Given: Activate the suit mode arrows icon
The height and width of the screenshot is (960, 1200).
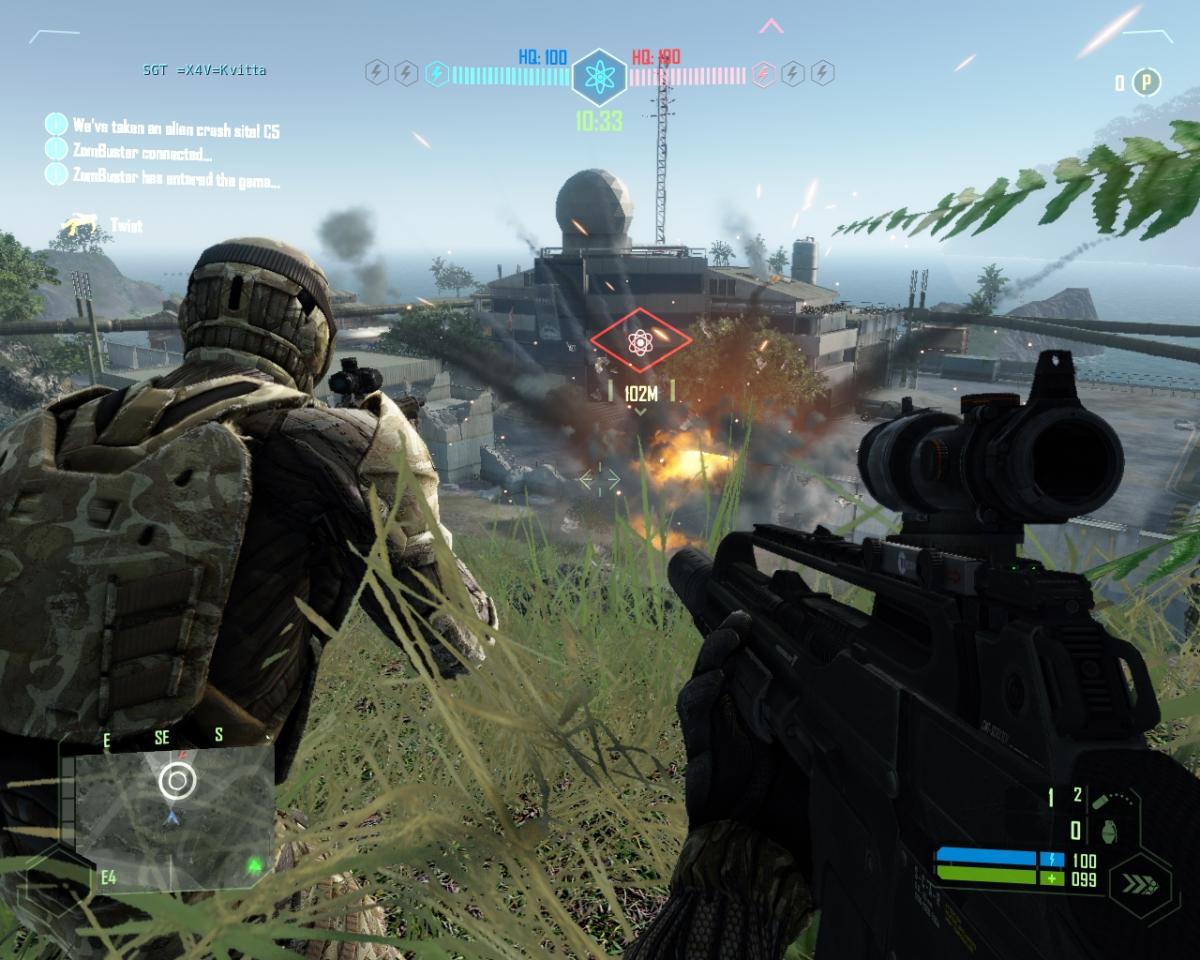Looking at the screenshot, I should pos(1139,884).
